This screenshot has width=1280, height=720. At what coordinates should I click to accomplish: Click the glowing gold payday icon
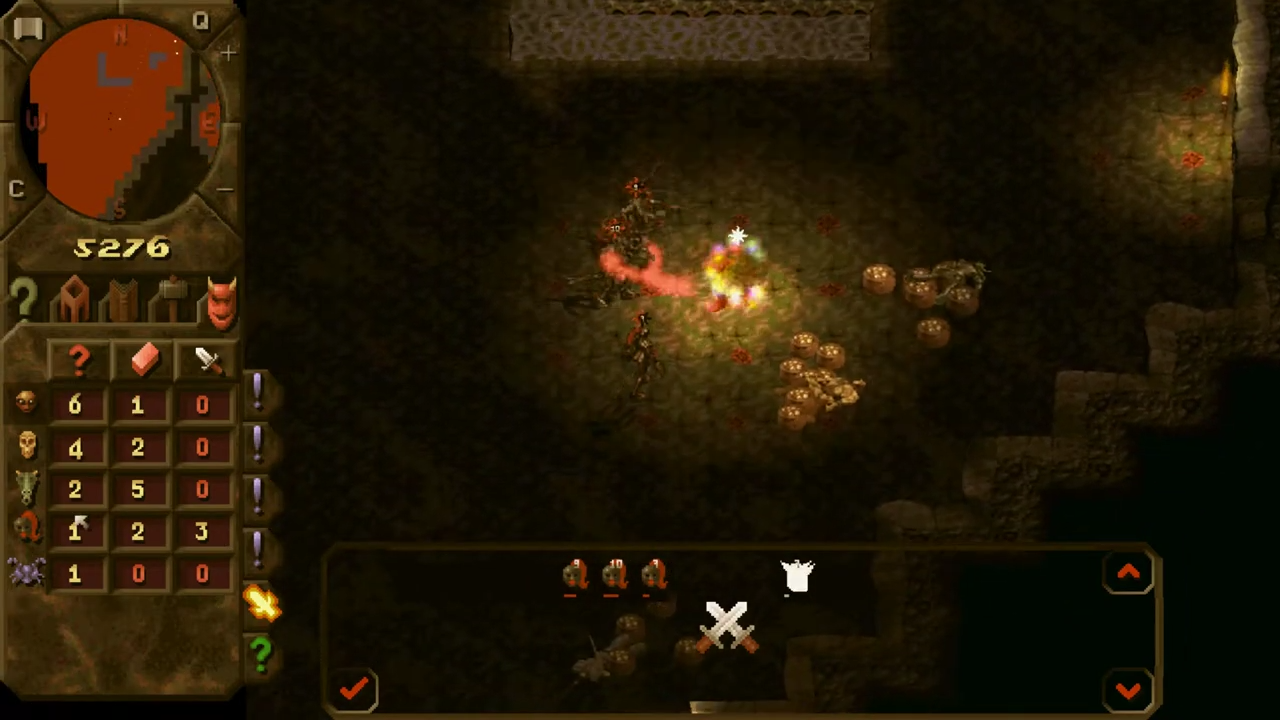pos(262,600)
